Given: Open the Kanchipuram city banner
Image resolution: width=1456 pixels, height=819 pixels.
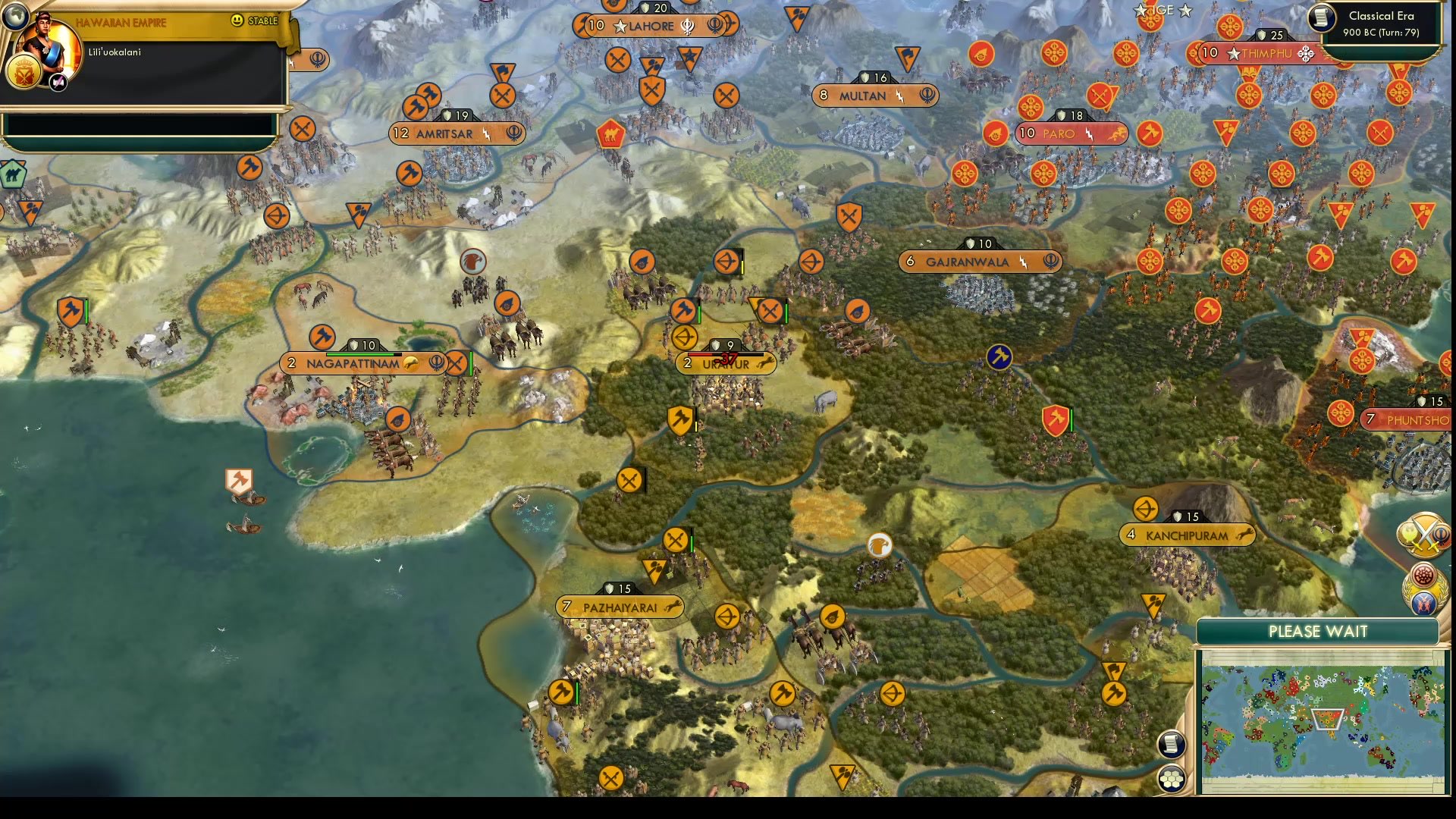Looking at the screenshot, I should (1187, 535).
